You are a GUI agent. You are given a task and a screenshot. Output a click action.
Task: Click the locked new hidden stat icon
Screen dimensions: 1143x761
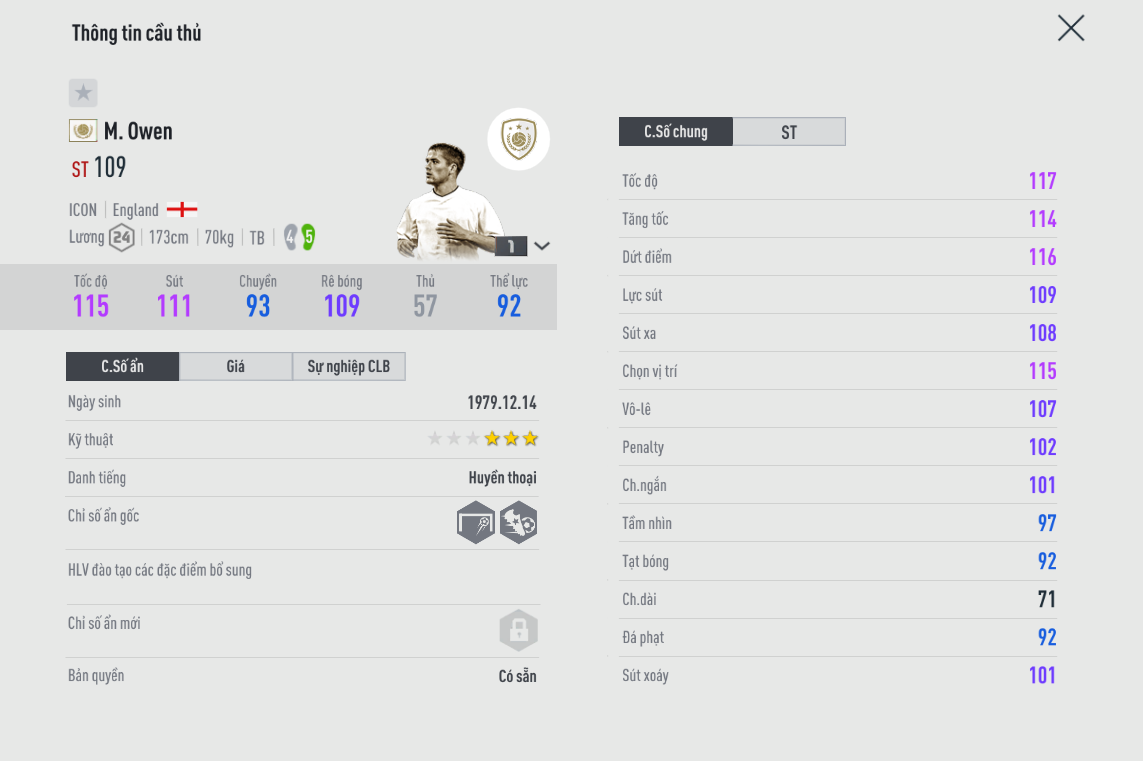tap(518, 630)
